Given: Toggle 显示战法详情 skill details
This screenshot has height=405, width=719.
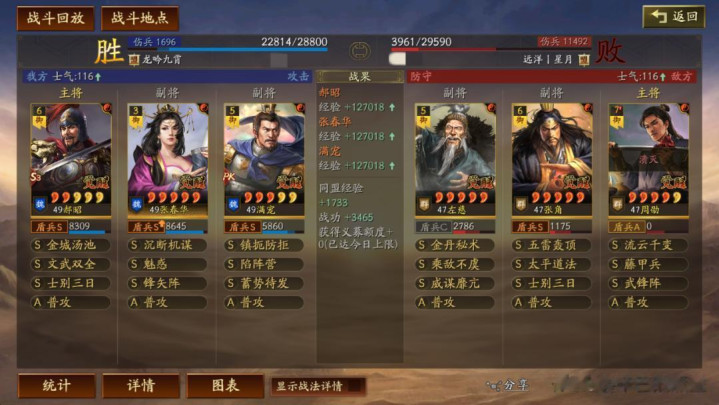Looking at the screenshot, I should [x=318, y=386].
